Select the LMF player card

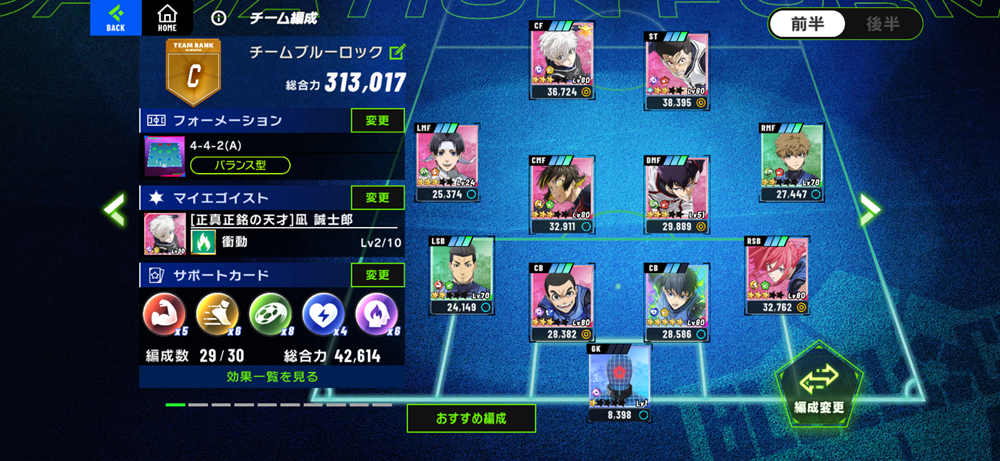tap(447, 161)
